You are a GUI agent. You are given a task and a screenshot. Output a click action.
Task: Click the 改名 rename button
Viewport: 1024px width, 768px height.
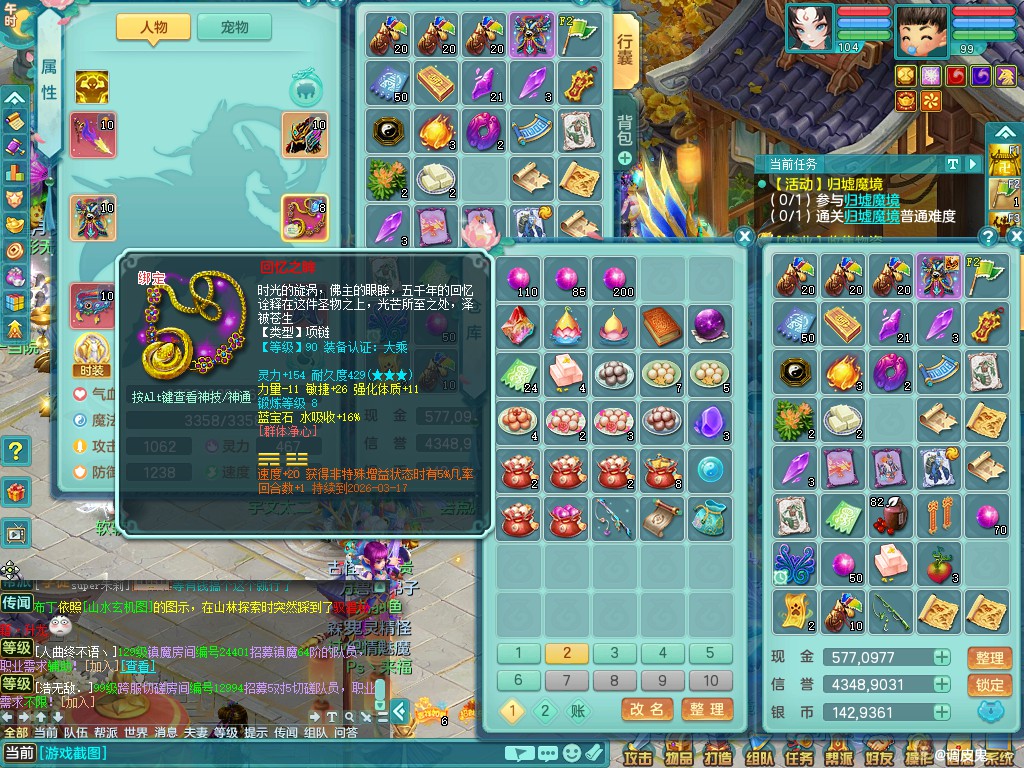click(646, 709)
